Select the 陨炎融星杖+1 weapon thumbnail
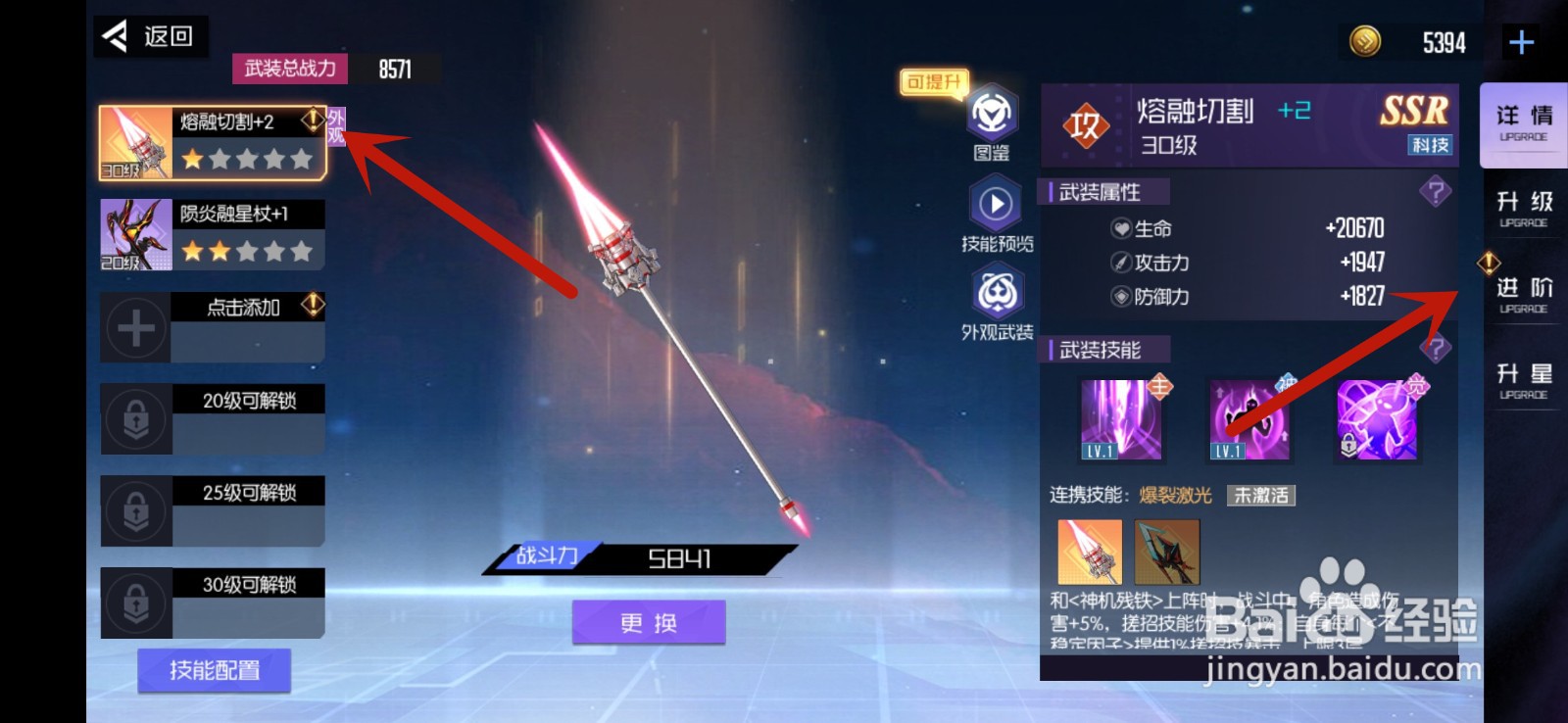 point(135,233)
